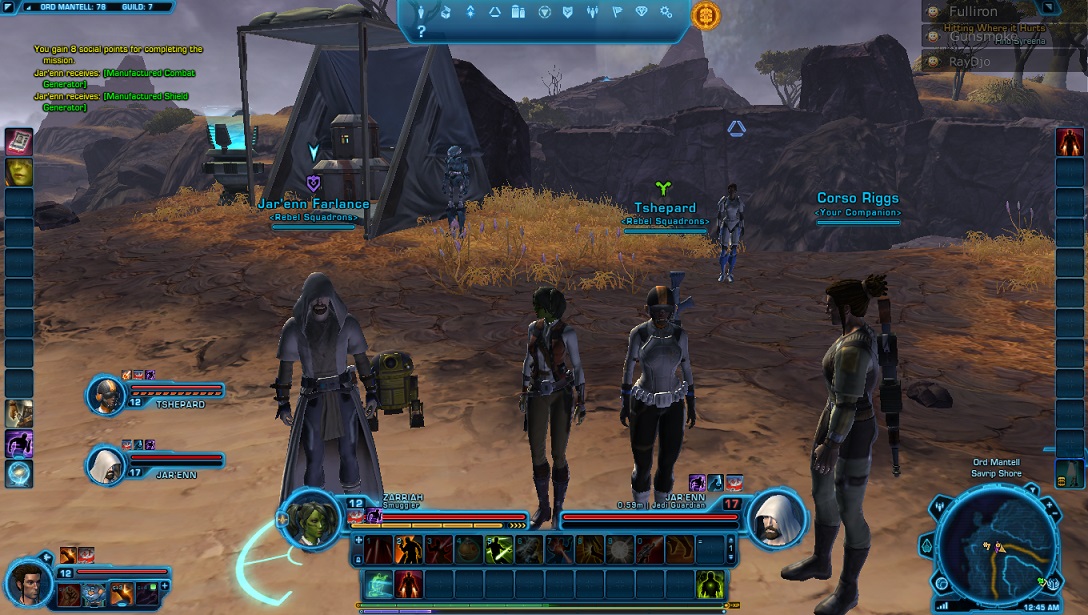Select the Fulliron entry in the player list
Image resolution: width=1088 pixels, height=615 pixels.
pos(974,12)
